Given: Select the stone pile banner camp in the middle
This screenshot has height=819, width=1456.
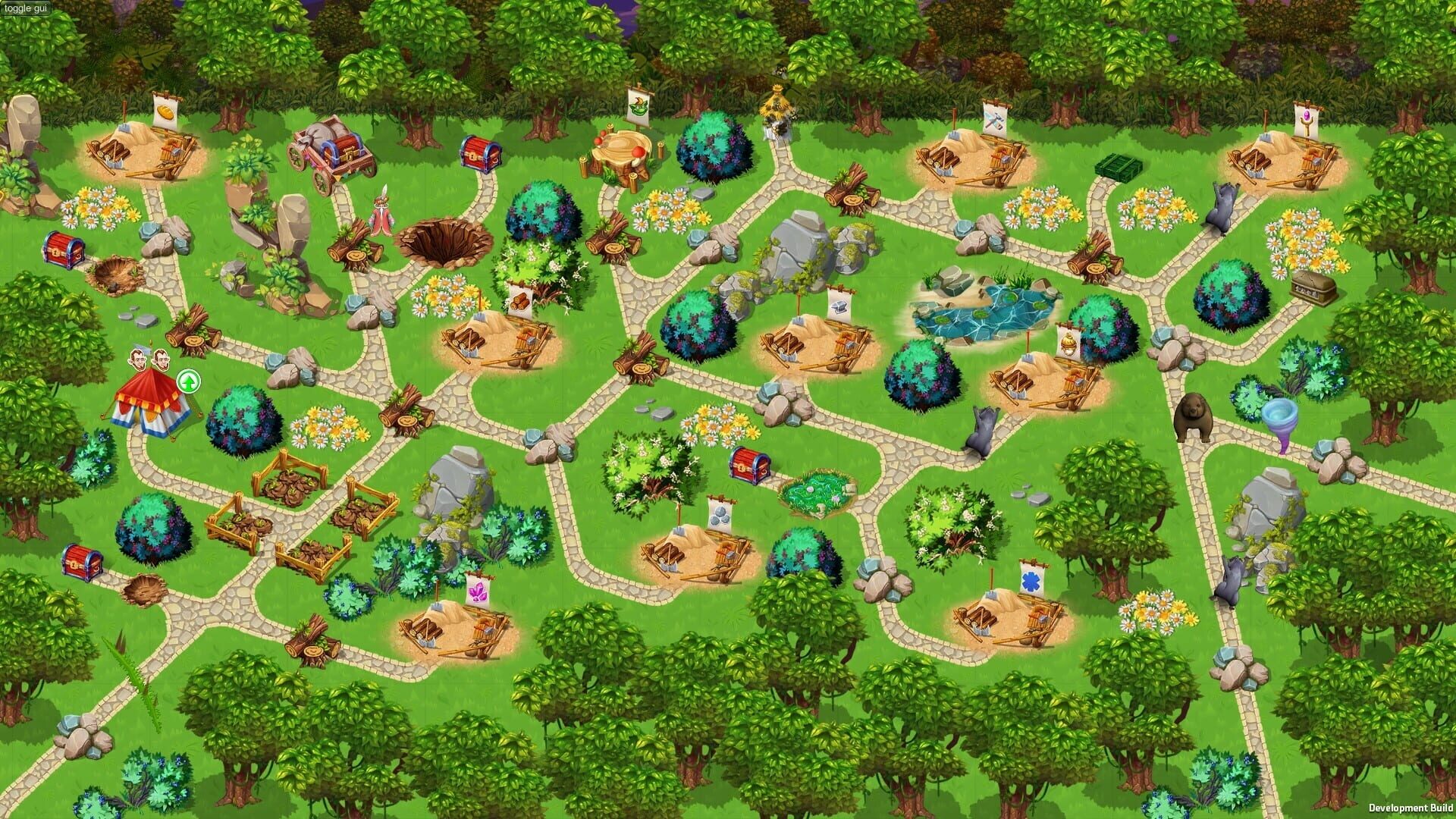Looking at the screenshot, I should click(x=720, y=516).
